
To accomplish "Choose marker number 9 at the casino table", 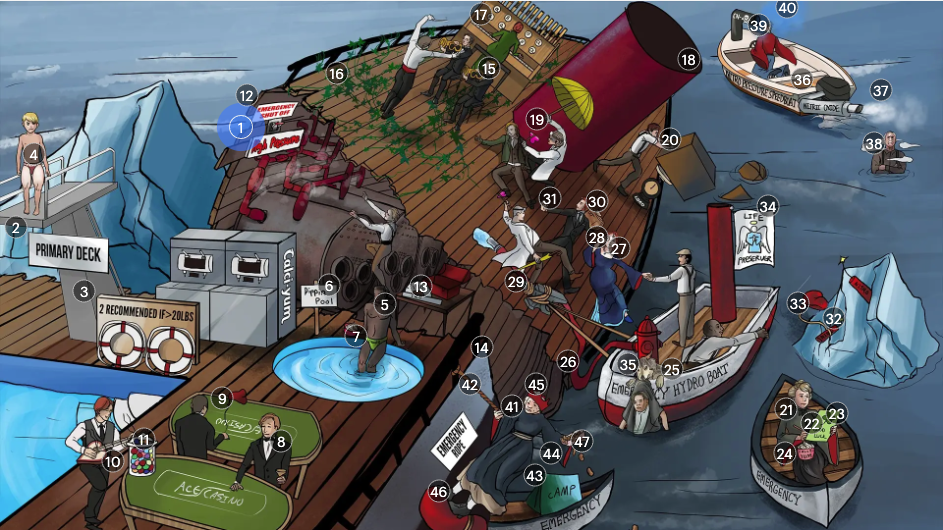I will pos(222,397).
